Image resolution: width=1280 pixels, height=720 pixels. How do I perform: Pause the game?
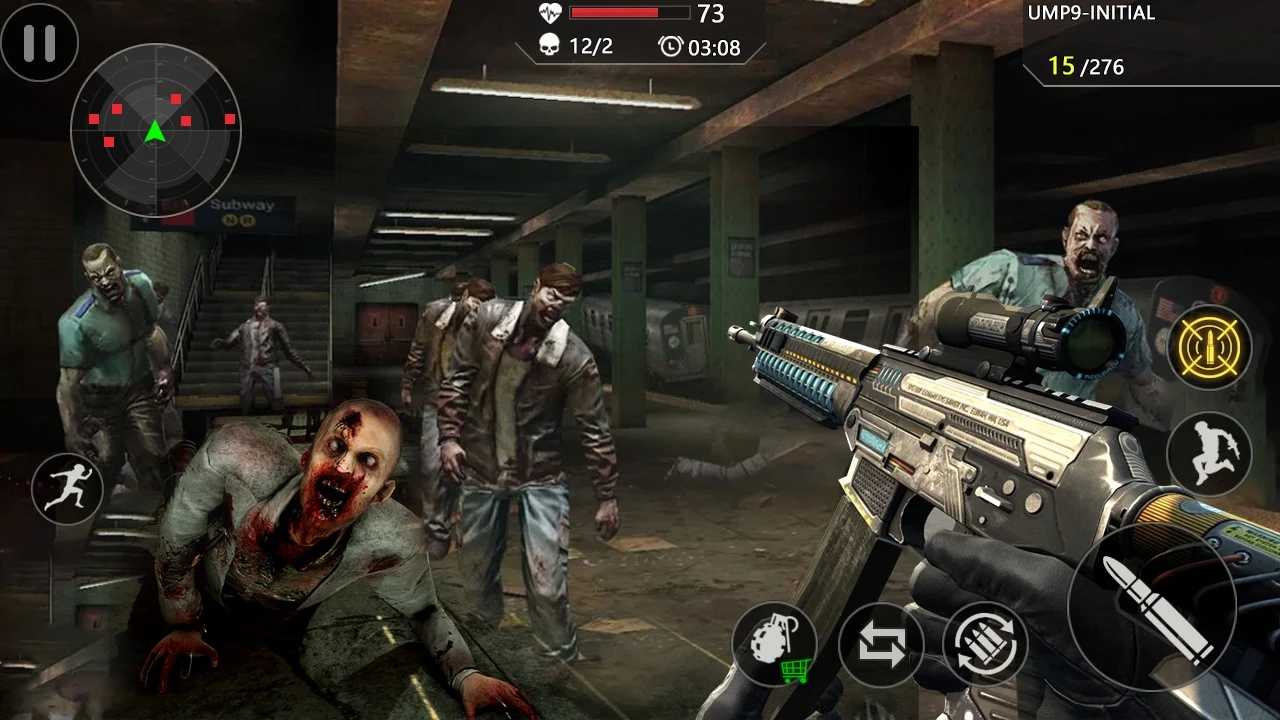[x=40, y=42]
